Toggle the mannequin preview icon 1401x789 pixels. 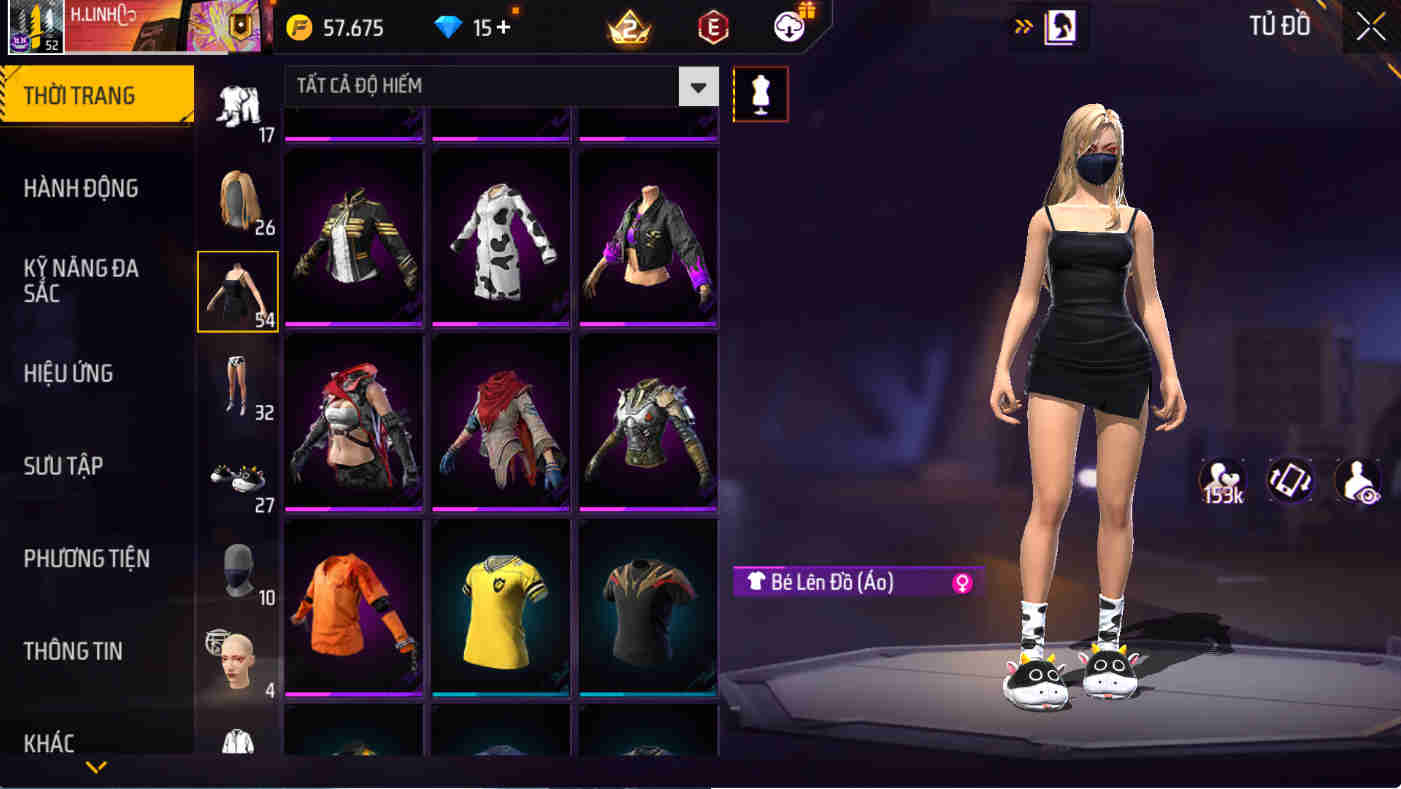pyautogui.click(x=762, y=94)
